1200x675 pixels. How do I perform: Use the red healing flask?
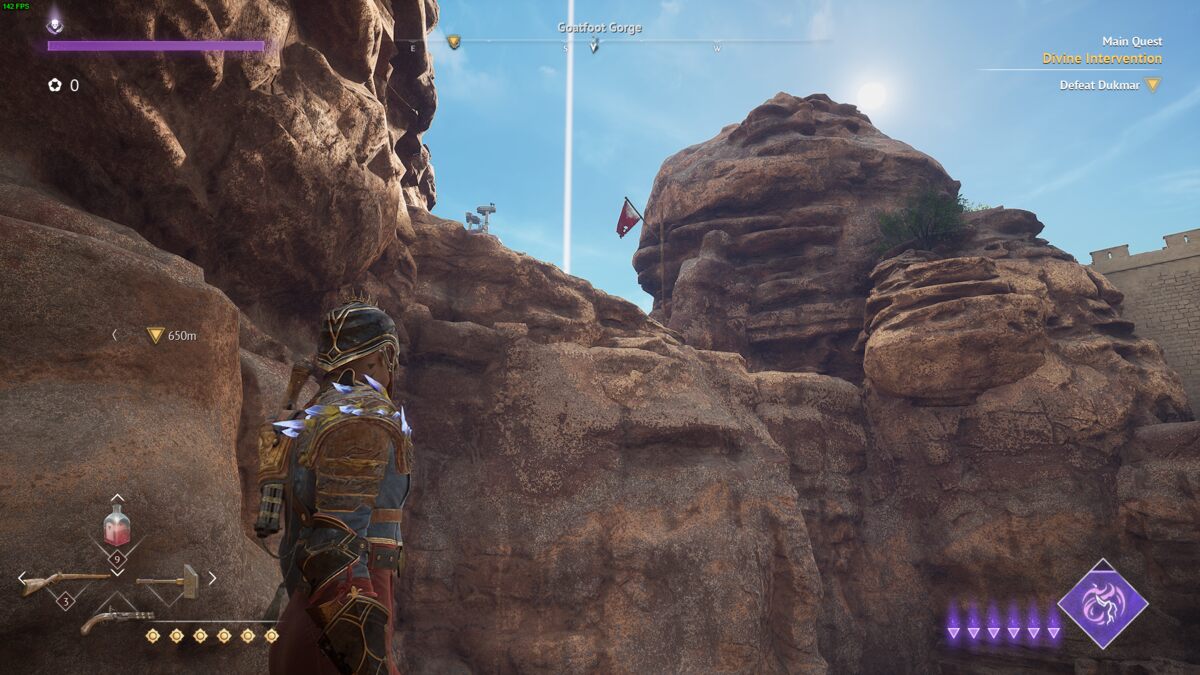[x=117, y=525]
